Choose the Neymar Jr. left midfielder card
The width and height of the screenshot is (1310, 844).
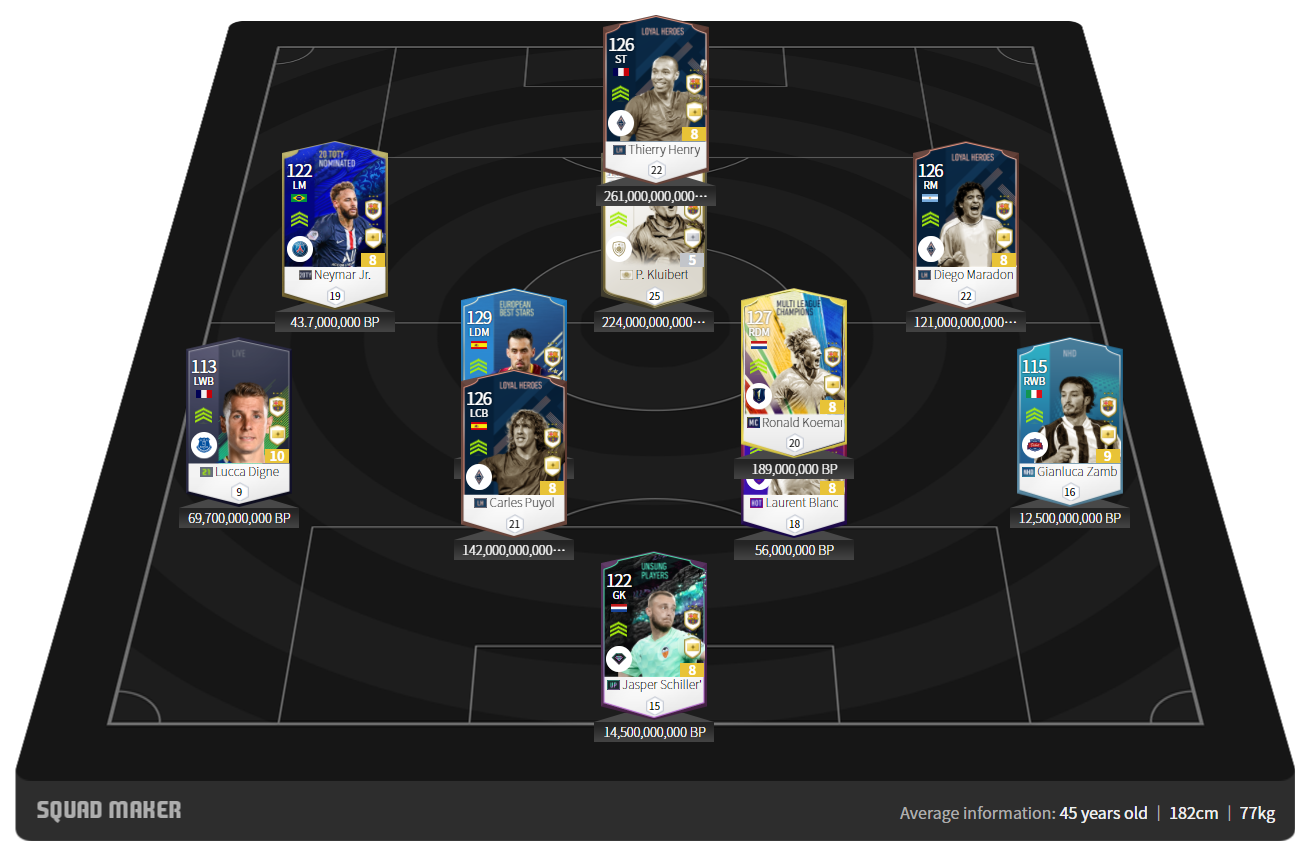click(x=334, y=220)
